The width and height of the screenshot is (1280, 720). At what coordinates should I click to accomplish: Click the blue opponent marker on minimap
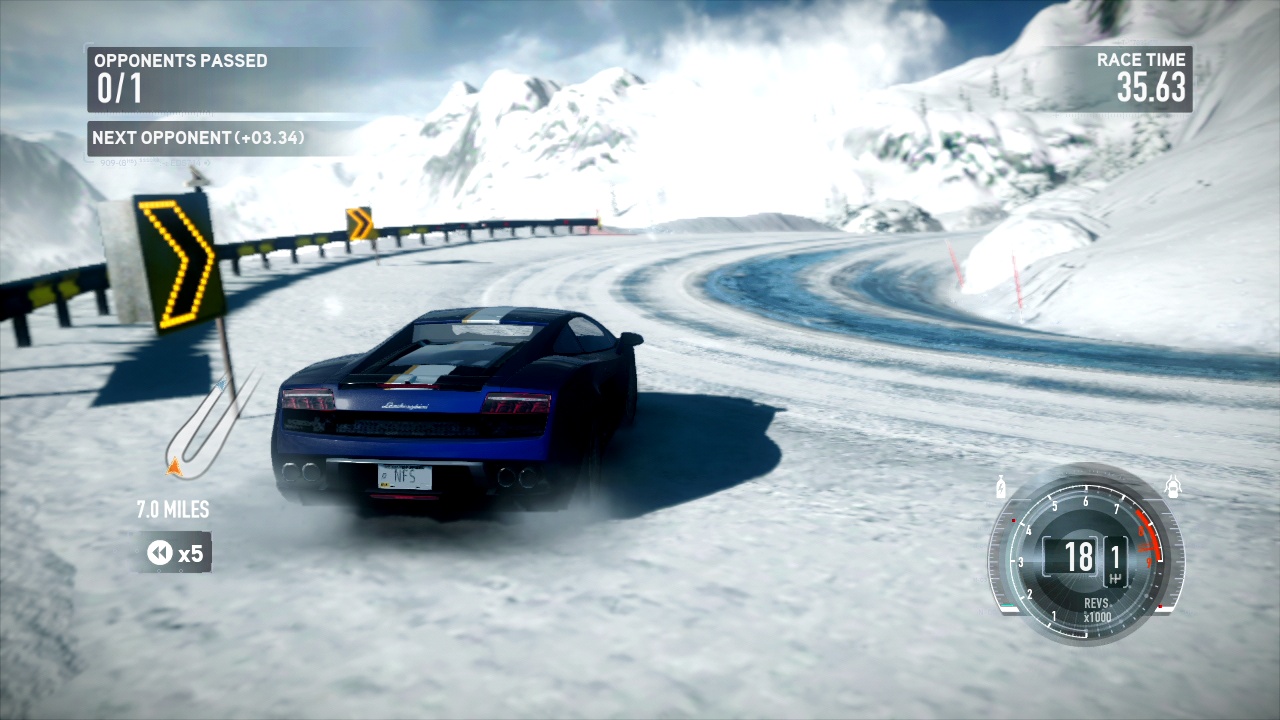click(x=220, y=382)
